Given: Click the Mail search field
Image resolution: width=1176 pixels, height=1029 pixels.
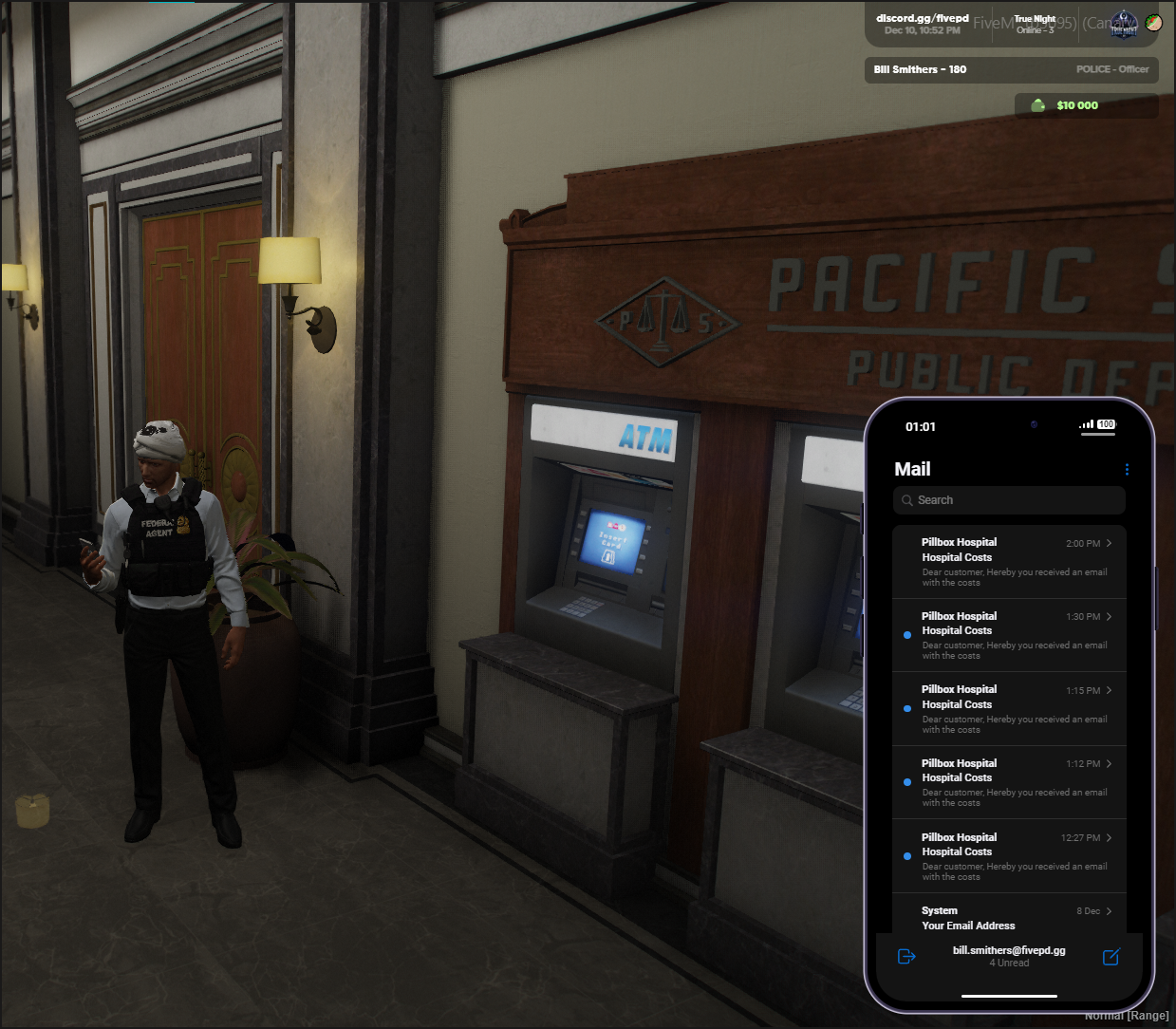Looking at the screenshot, I should coord(1009,500).
